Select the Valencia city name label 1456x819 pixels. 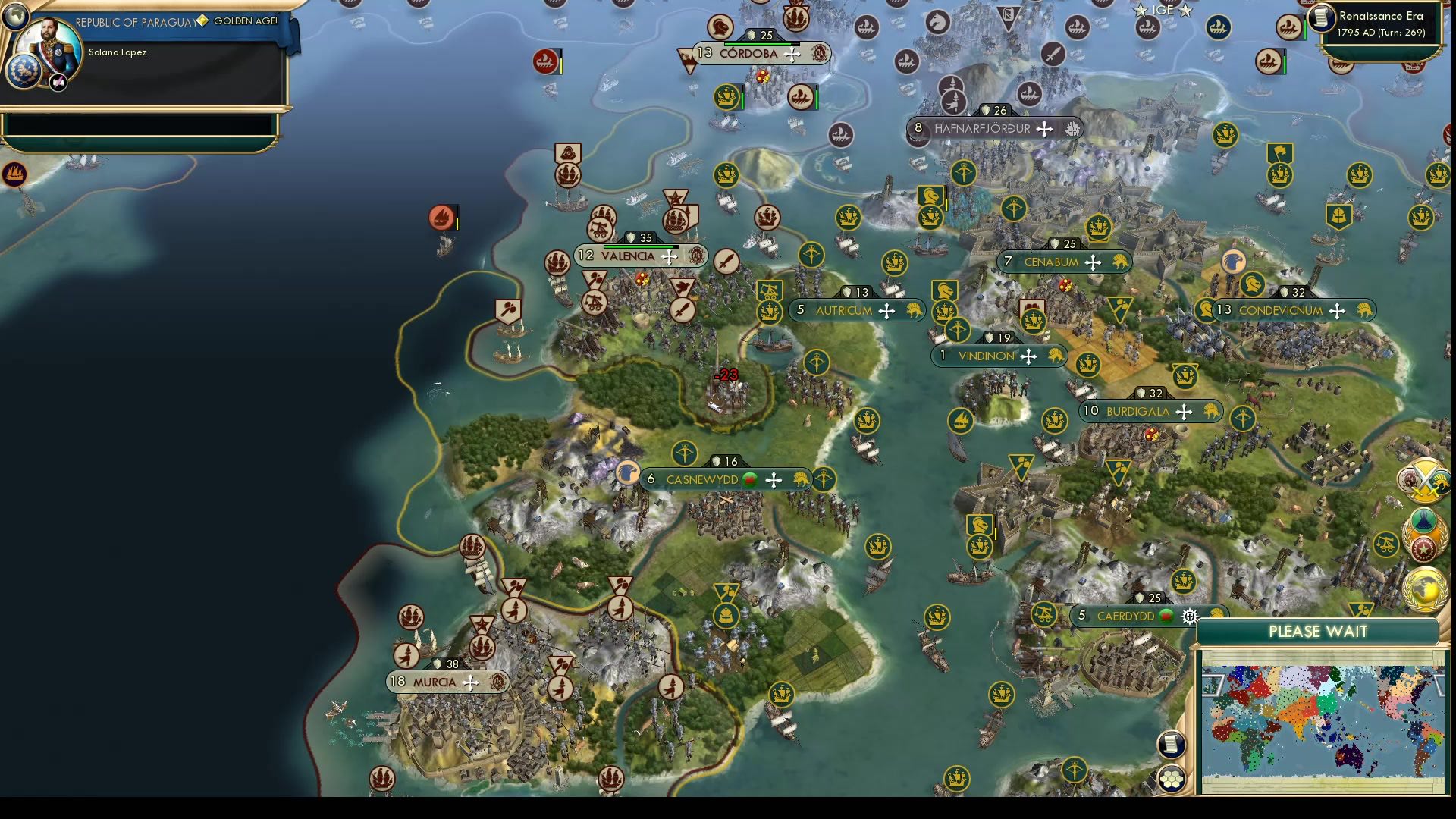pyautogui.click(x=629, y=256)
